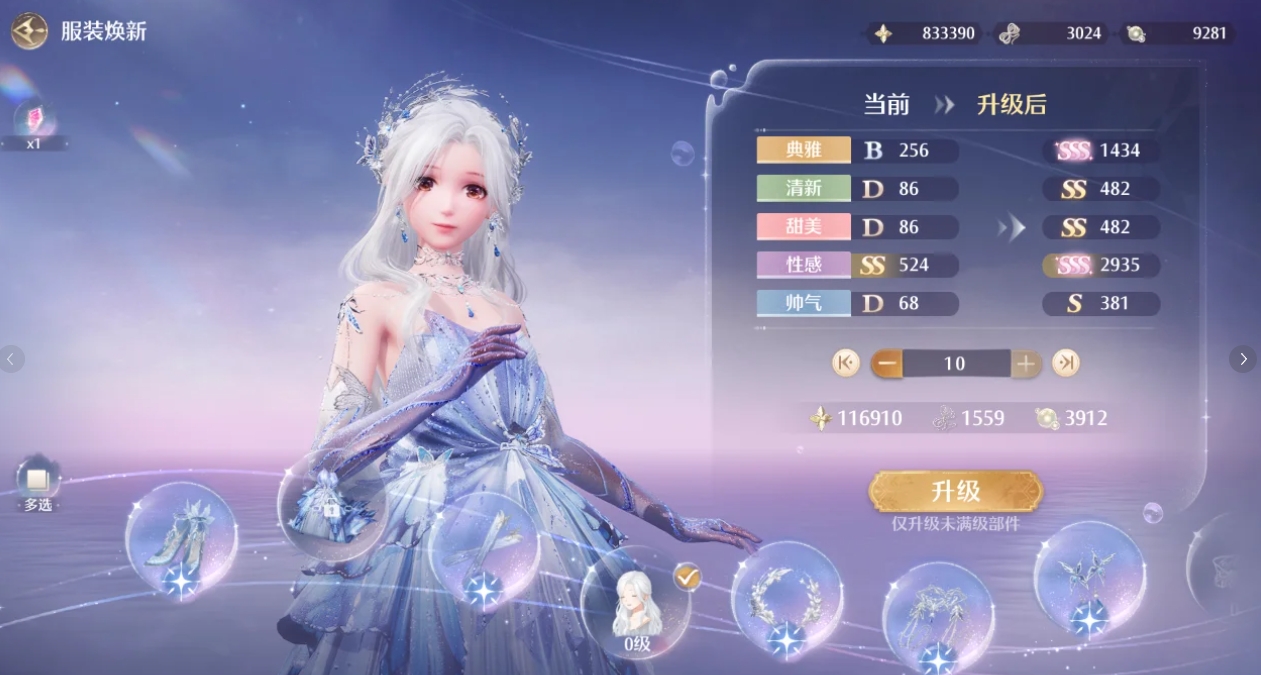Open the pink feather item icon
This screenshot has height=675, width=1261.
click(x=36, y=121)
